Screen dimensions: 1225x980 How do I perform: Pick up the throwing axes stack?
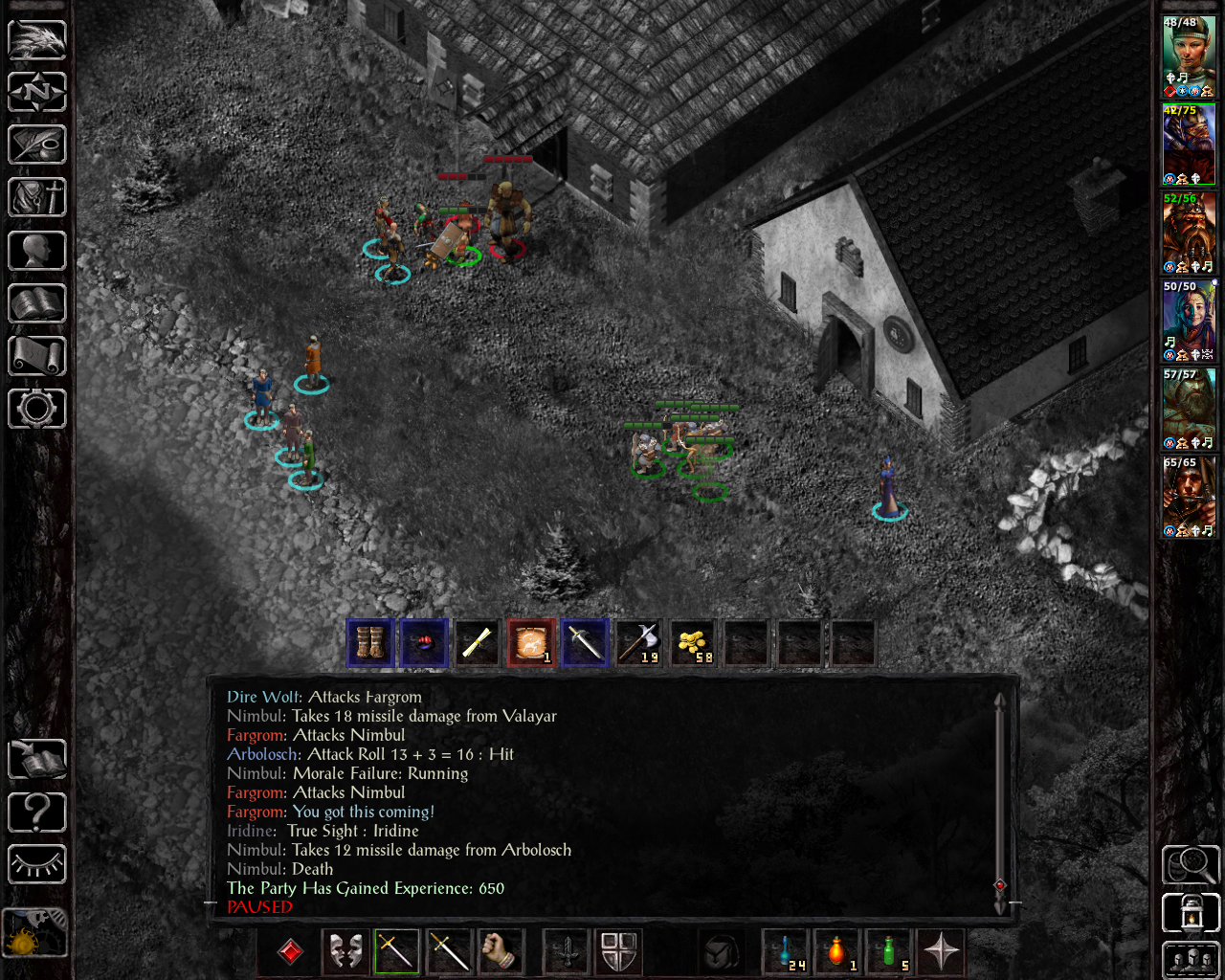638,642
